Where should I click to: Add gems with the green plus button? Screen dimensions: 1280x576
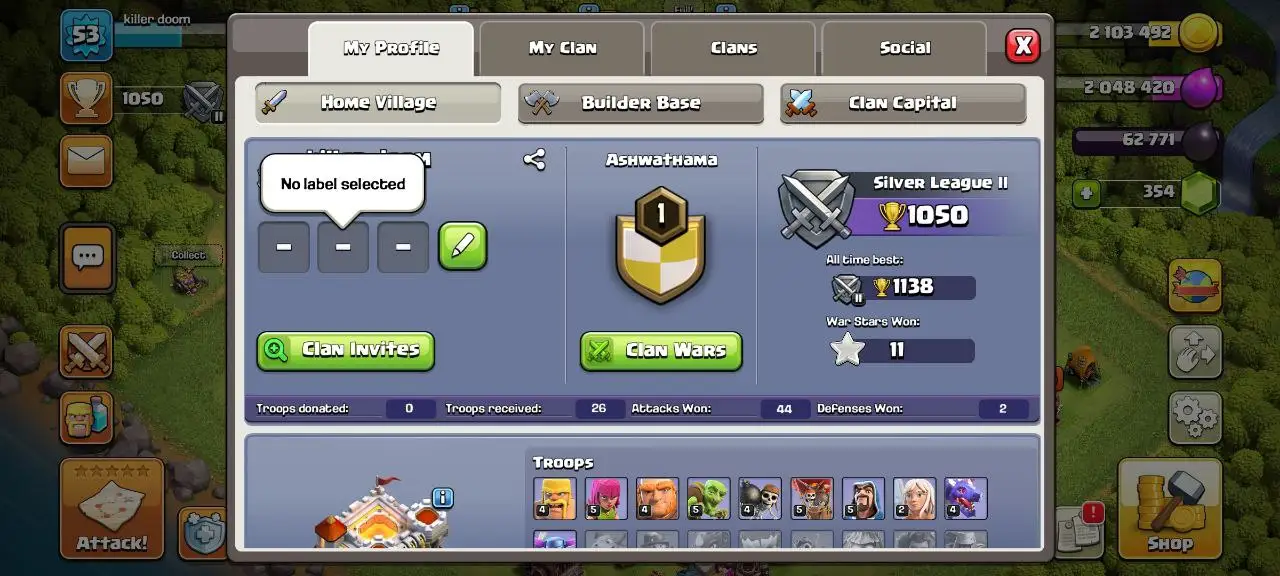(x=1087, y=193)
